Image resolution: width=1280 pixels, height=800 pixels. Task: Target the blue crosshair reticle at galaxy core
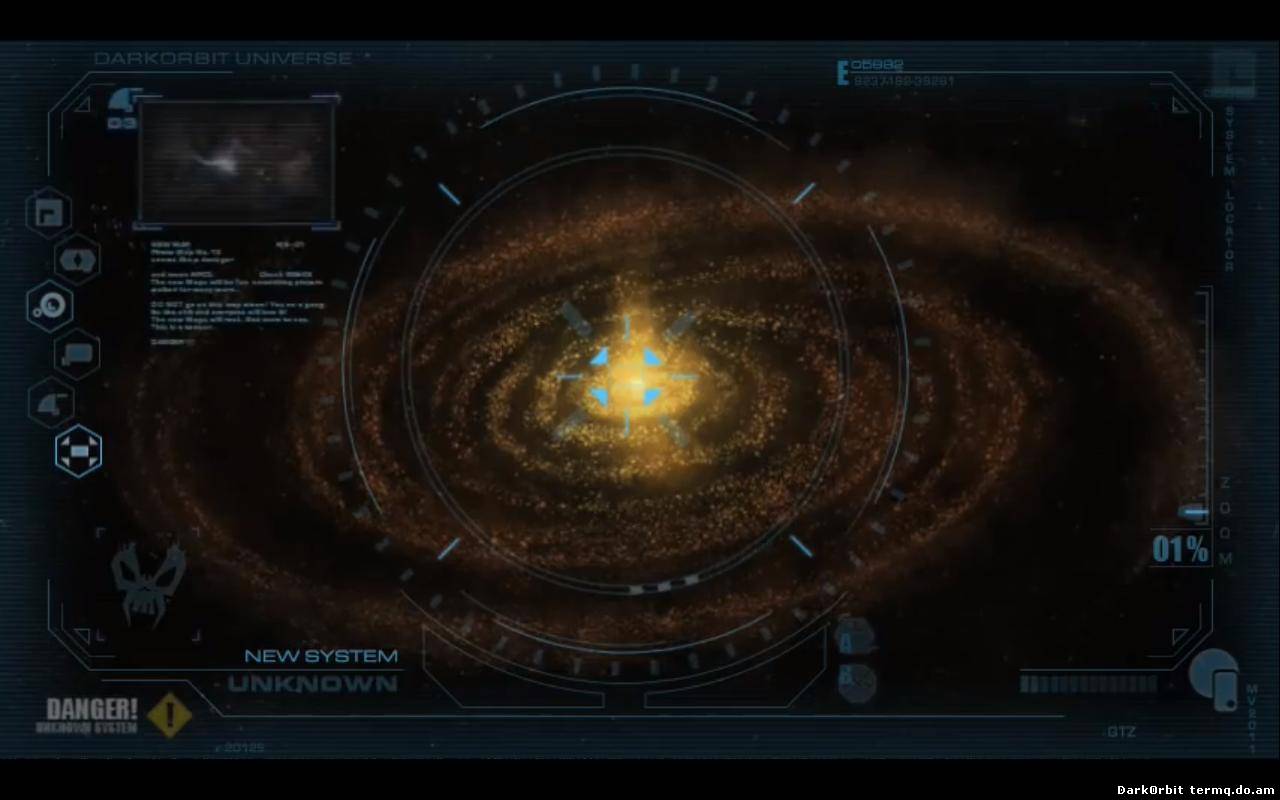pos(627,377)
